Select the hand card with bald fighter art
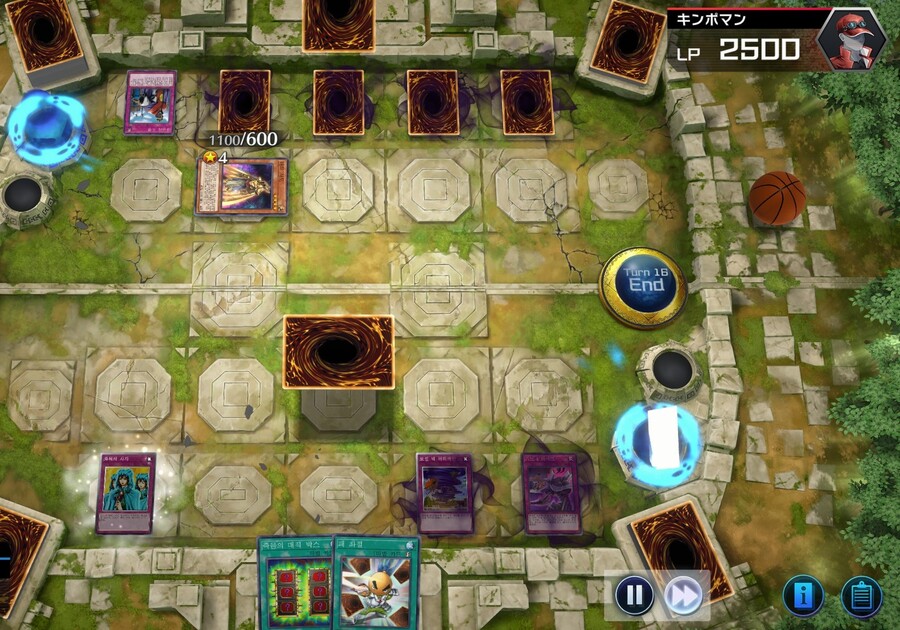This screenshot has height=630, width=900. [x=375, y=585]
